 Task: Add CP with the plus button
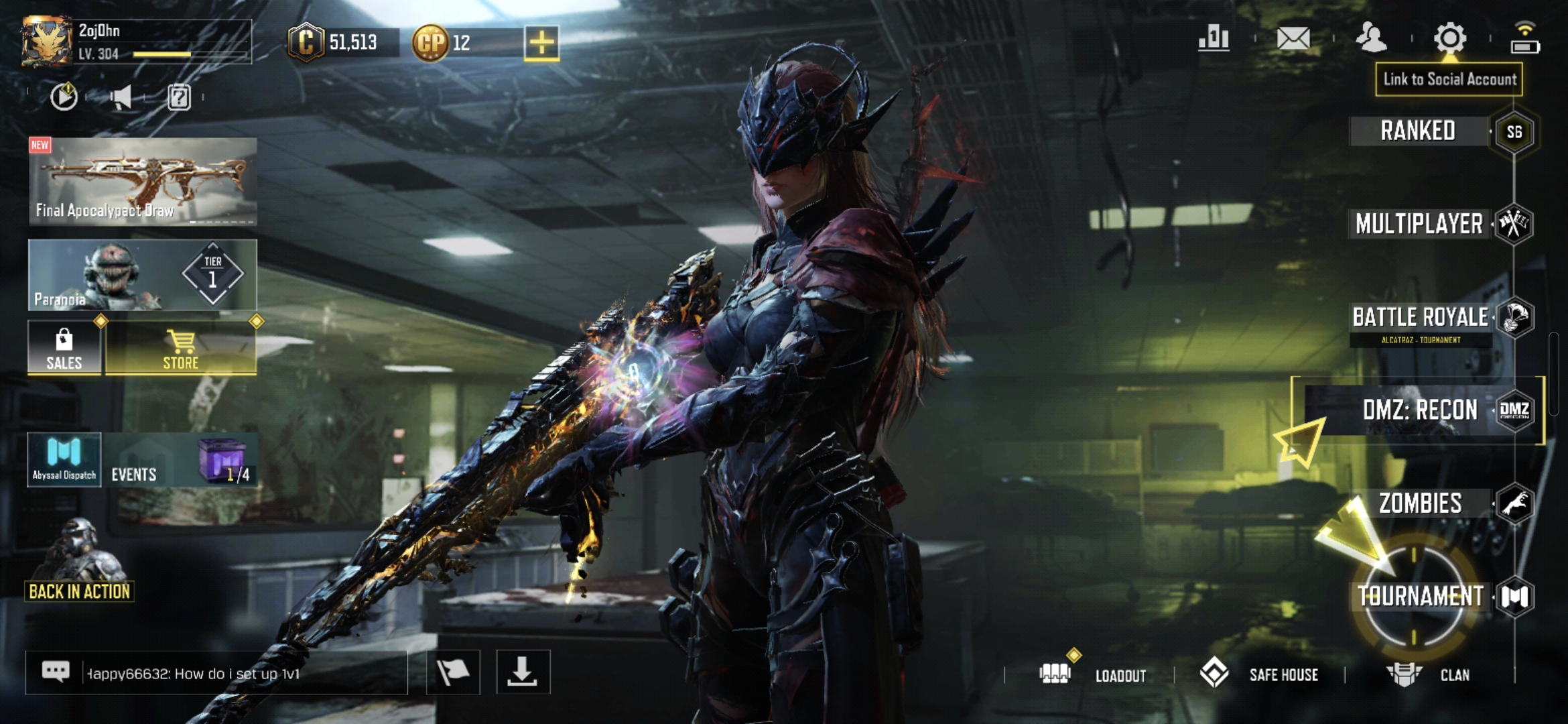tap(541, 43)
